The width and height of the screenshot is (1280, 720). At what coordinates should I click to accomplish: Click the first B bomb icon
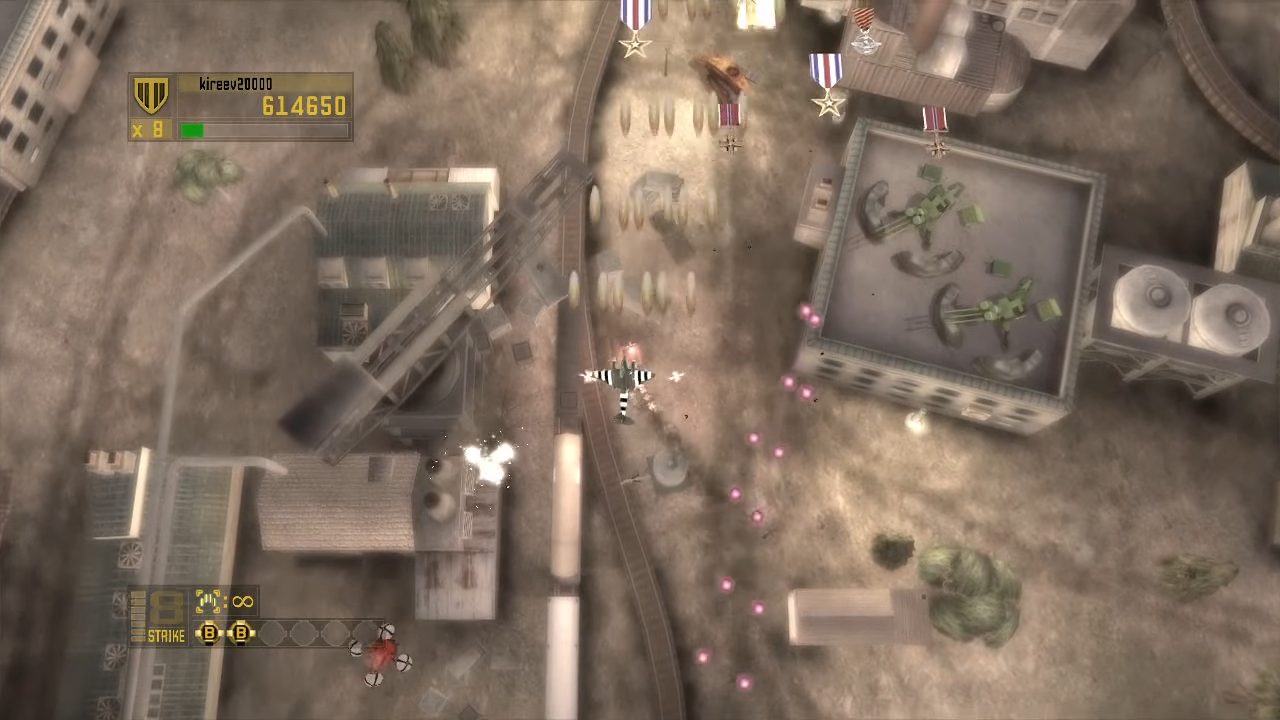(209, 633)
